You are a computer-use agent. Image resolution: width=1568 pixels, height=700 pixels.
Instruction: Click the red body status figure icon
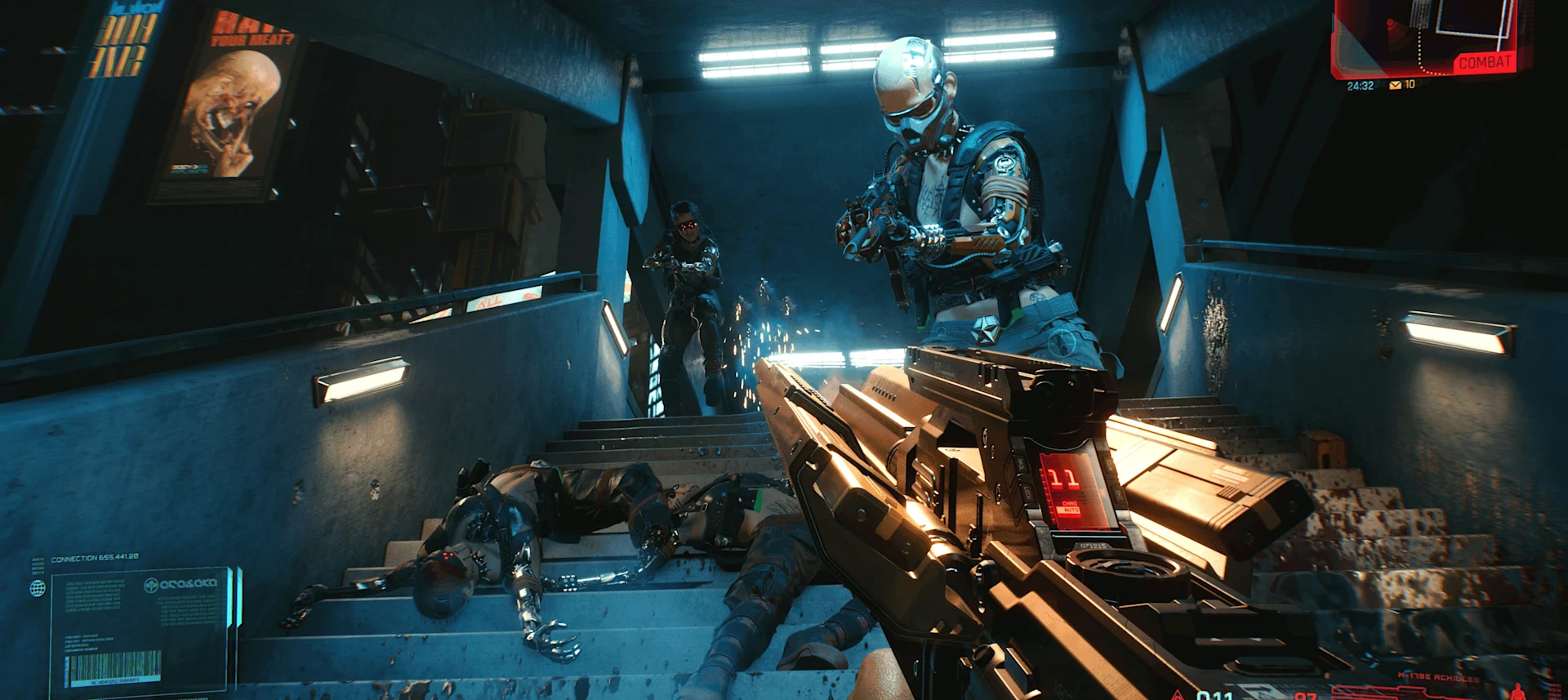[1519, 692]
